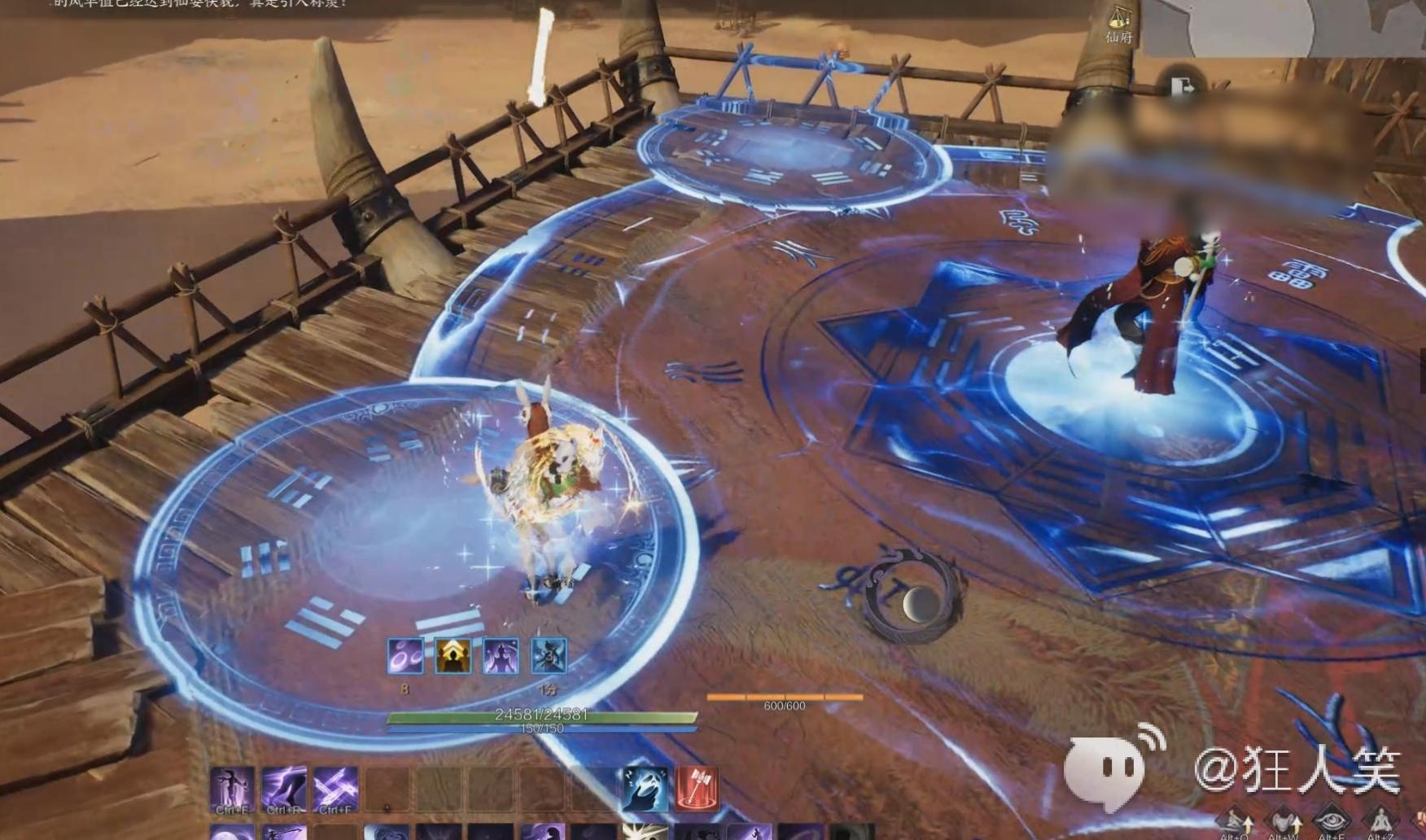Screen dimensions: 1426x840
Task: Toggle the eye icon in the corner bar
Action: [x=1332, y=820]
